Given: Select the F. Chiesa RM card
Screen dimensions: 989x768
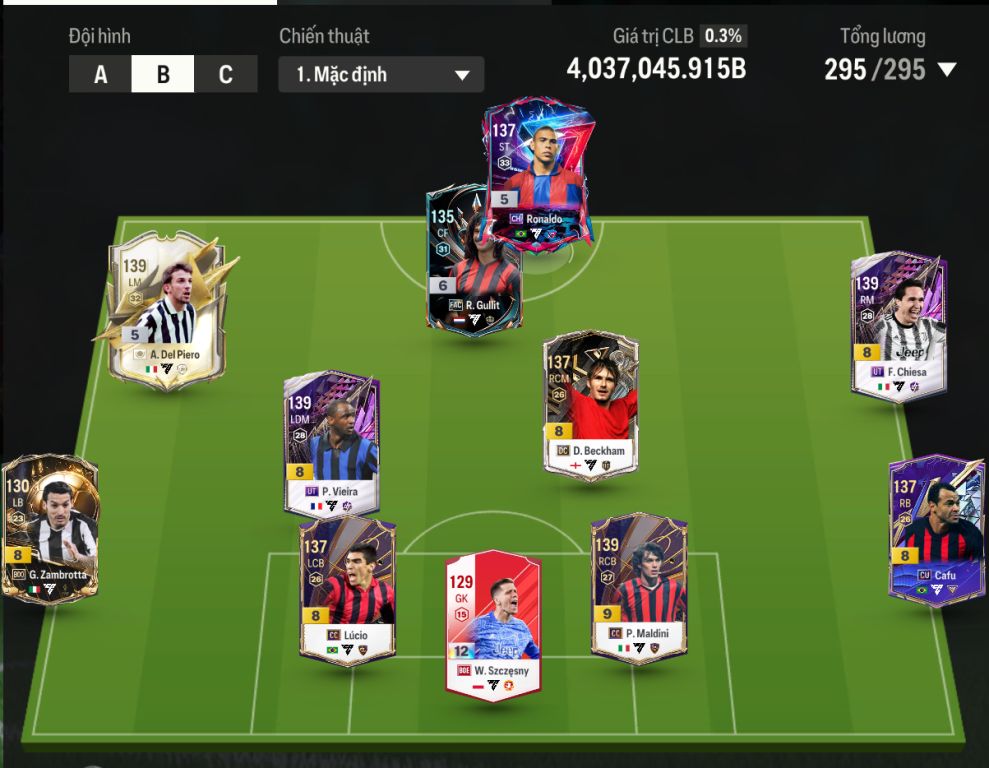Looking at the screenshot, I should (x=898, y=325).
